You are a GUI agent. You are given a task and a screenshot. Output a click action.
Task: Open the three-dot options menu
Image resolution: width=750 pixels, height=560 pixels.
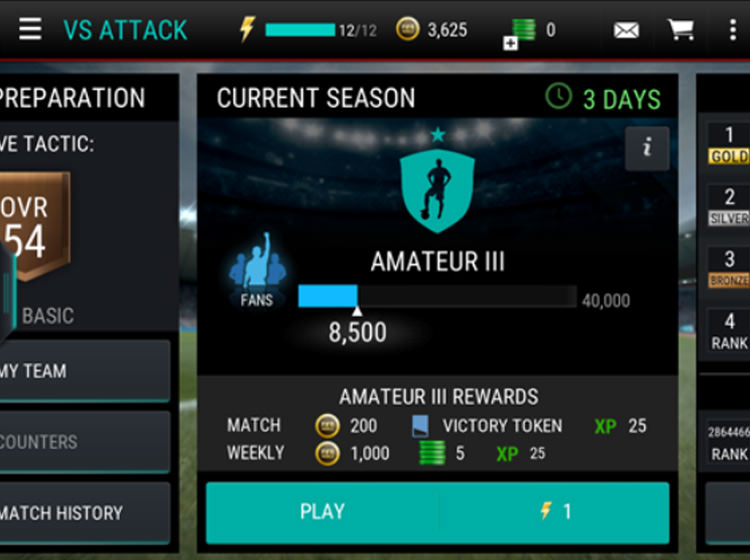coord(732,30)
